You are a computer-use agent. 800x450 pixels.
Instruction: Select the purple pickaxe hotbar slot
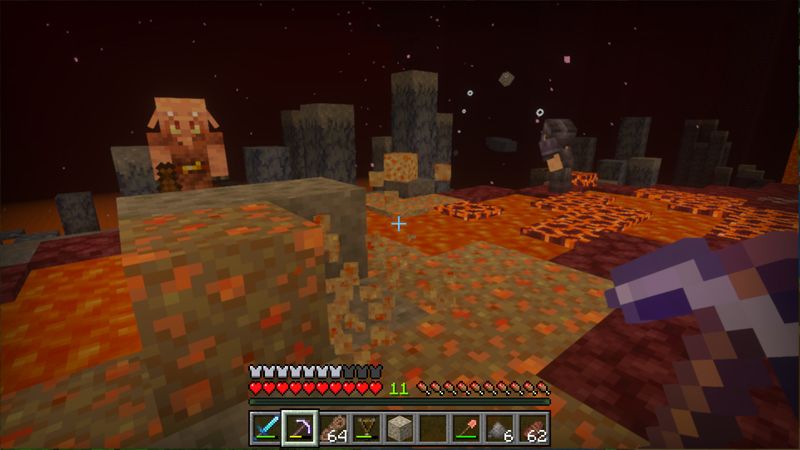299,429
